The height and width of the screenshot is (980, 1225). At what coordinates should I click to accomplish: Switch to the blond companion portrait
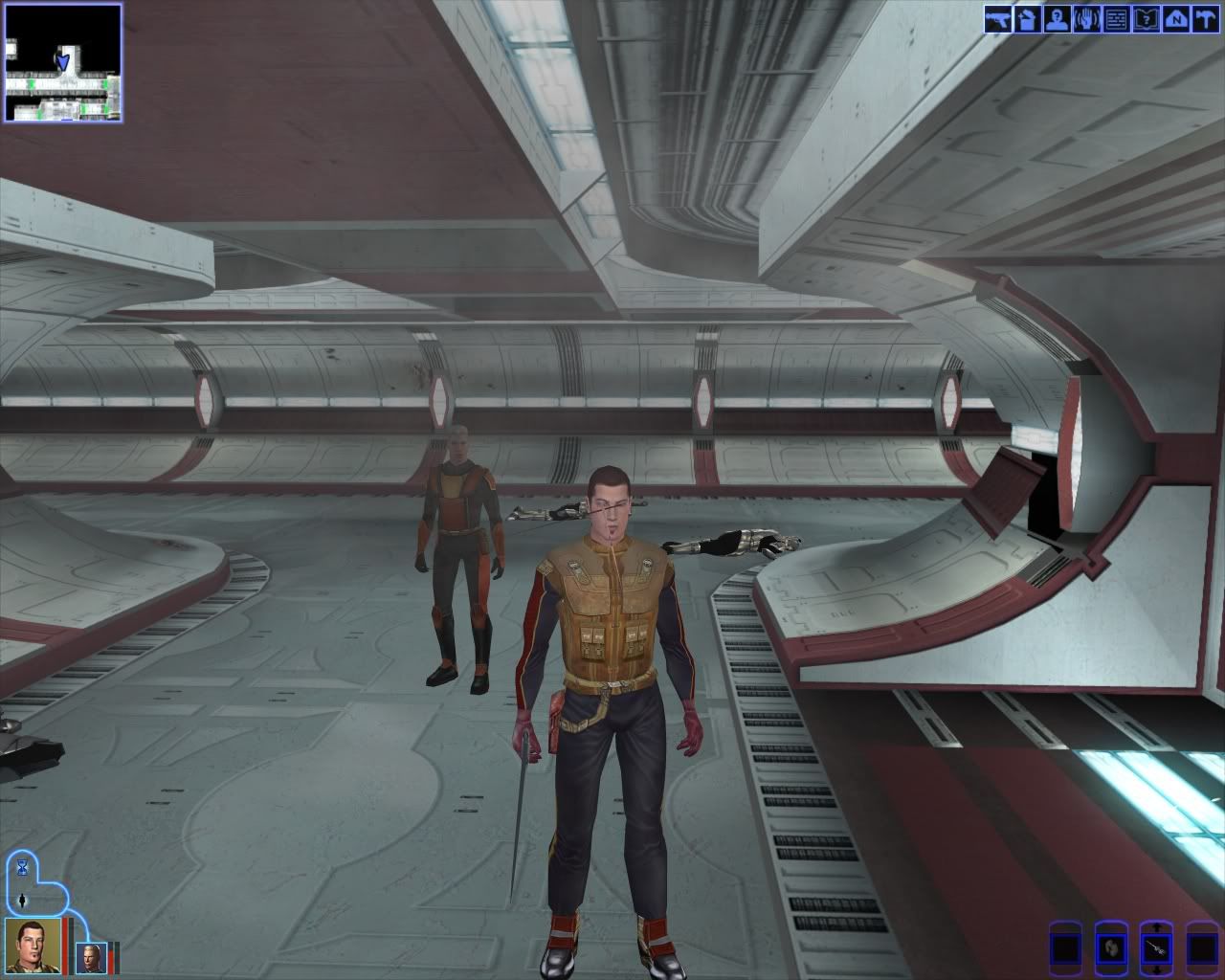click(x=90, y=955)
